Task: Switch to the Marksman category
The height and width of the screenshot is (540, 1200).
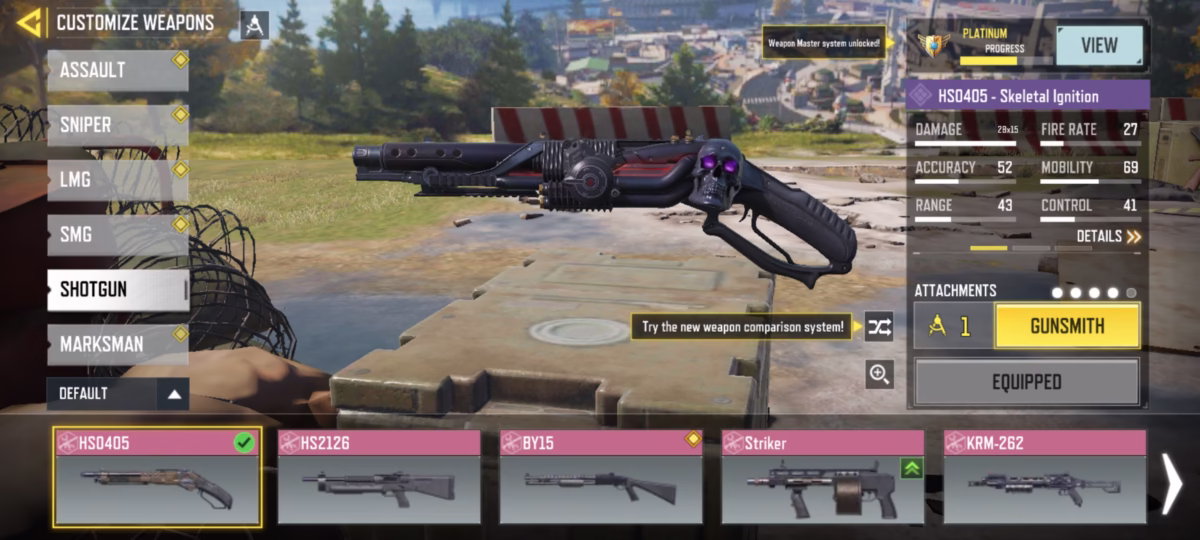Action: pos(117,344)
